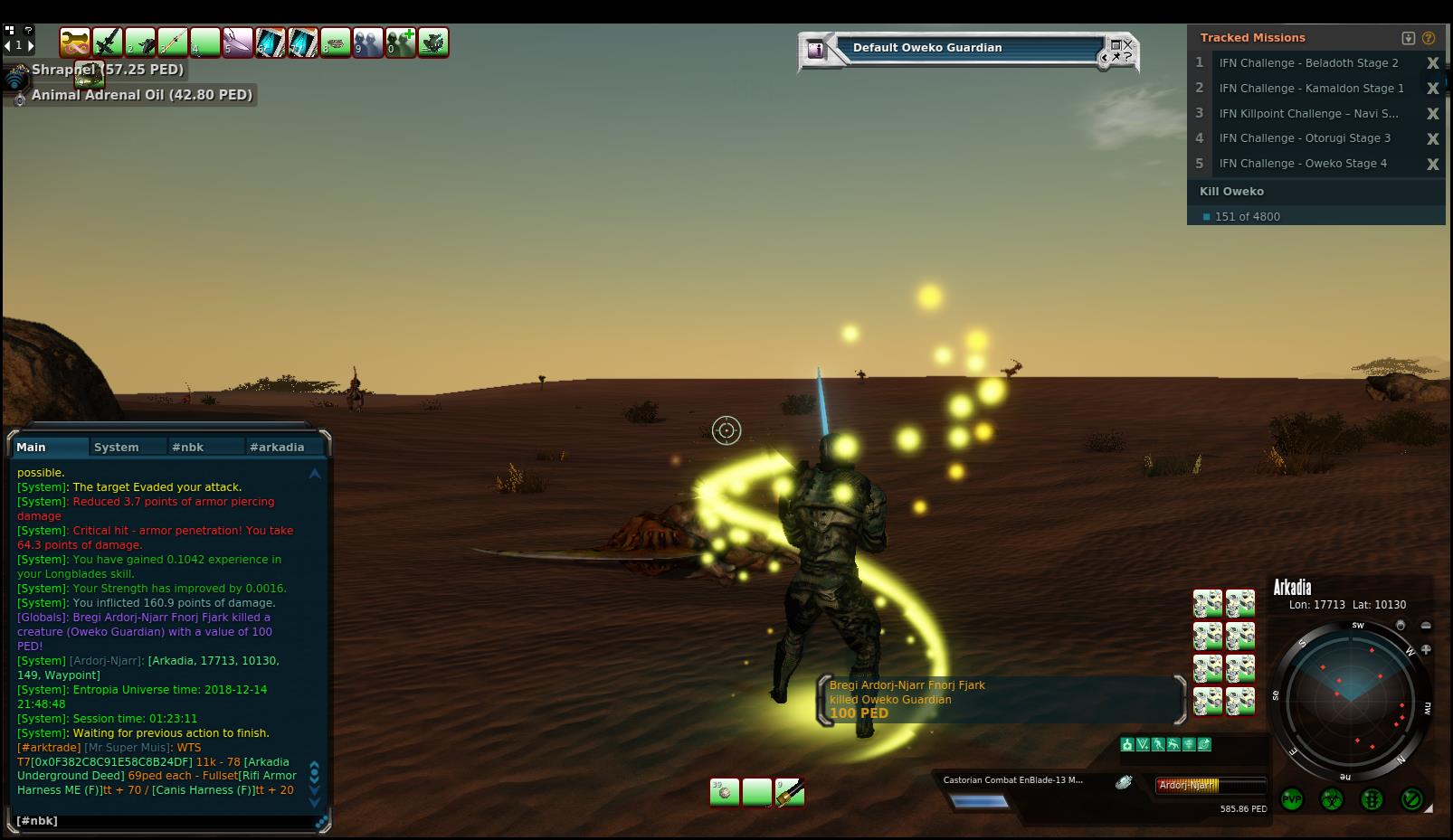Image resolution: width=1453 pixels, height=840 pixels.
Task: Click the biohazard icon under radar
Action: pos(1332,799)
